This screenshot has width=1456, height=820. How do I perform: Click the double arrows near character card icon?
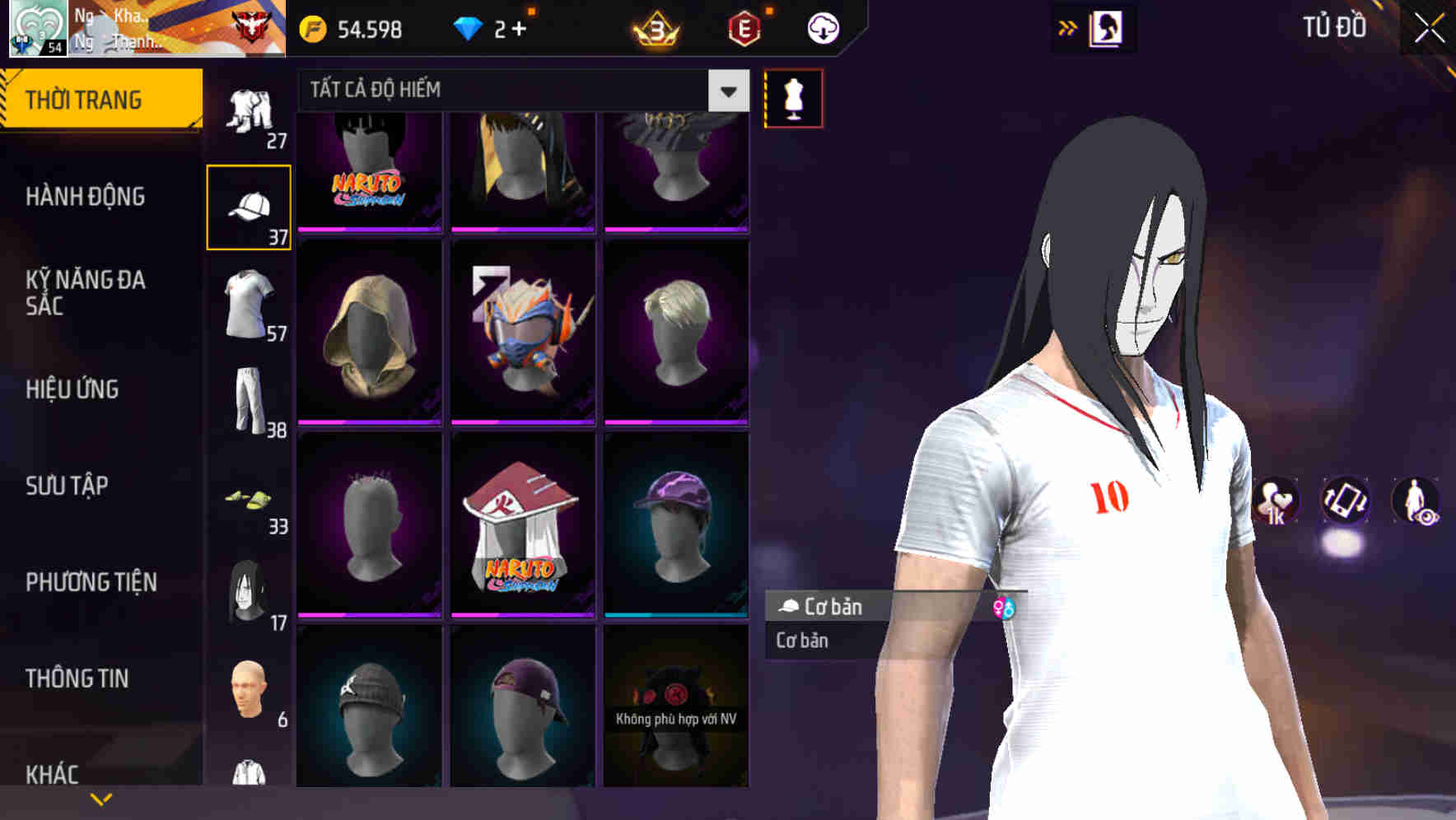pyautogui.click(x=1068, y=27)
